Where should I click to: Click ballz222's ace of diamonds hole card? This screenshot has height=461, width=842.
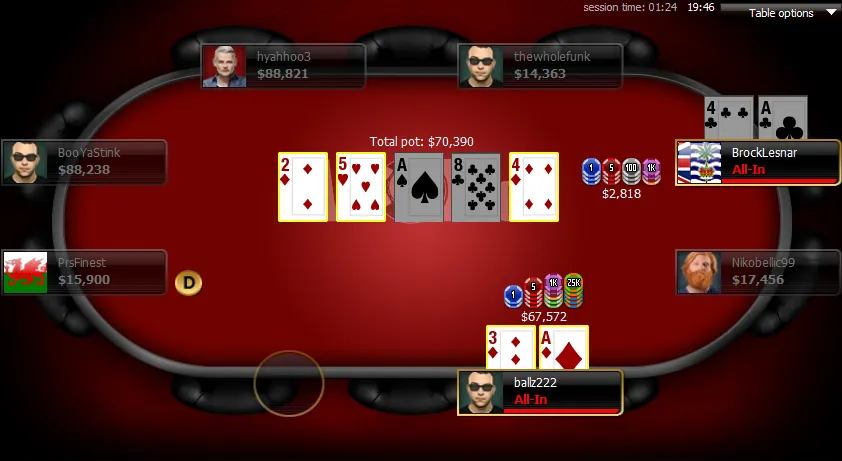[x=563, y=347]
